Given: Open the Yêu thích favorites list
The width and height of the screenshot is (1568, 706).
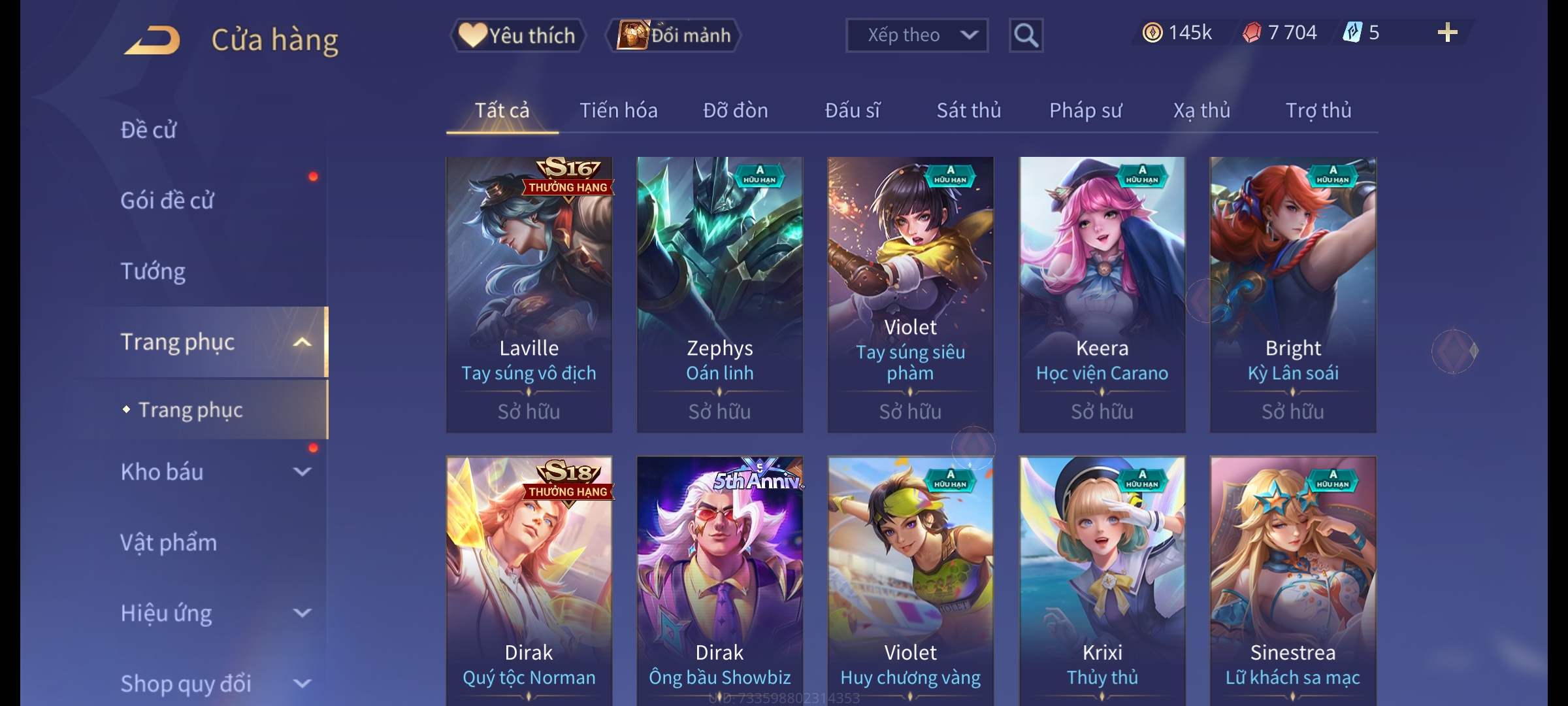Looking at the screenshot, I should [517, 35].
